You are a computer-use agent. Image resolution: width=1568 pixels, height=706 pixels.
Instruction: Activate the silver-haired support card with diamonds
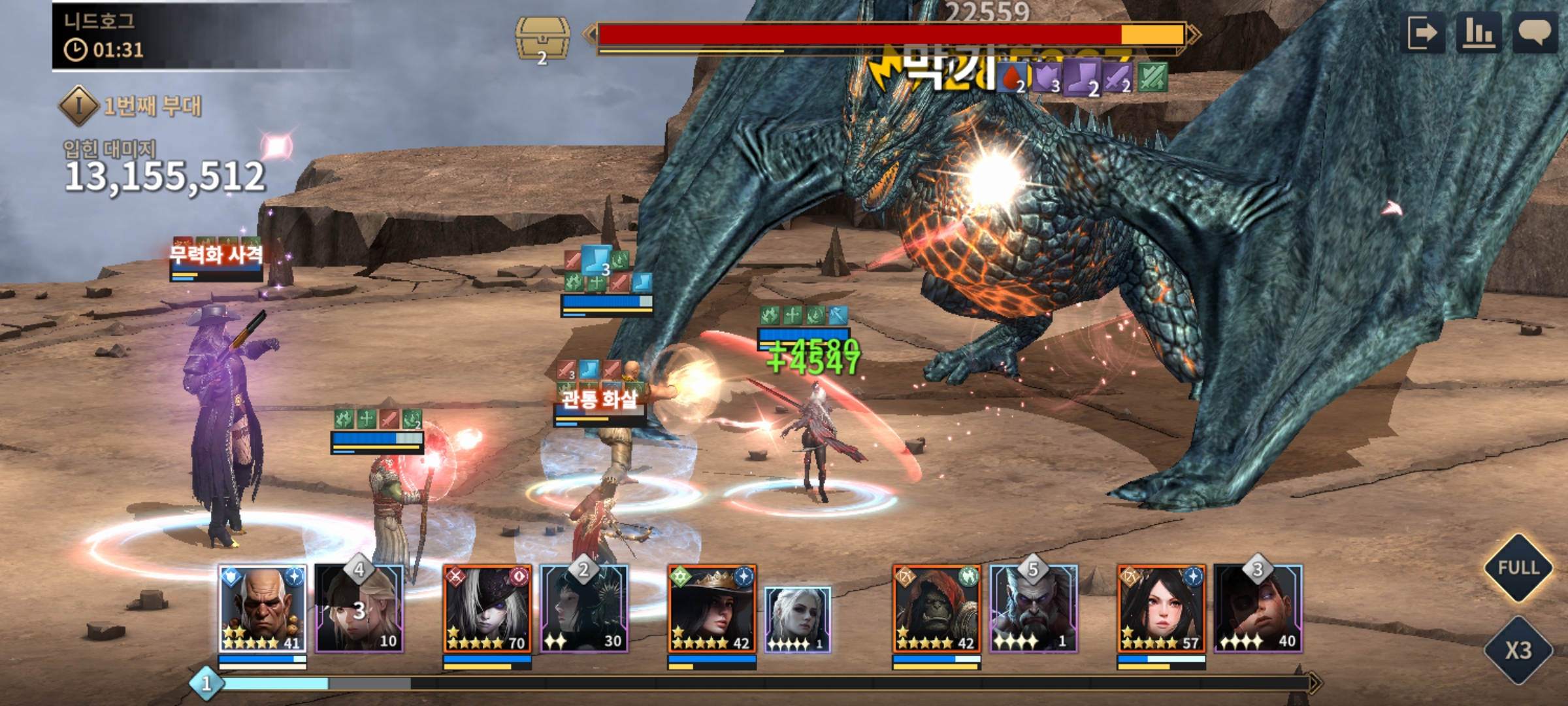pyautogui.click(x=798, y=618)
